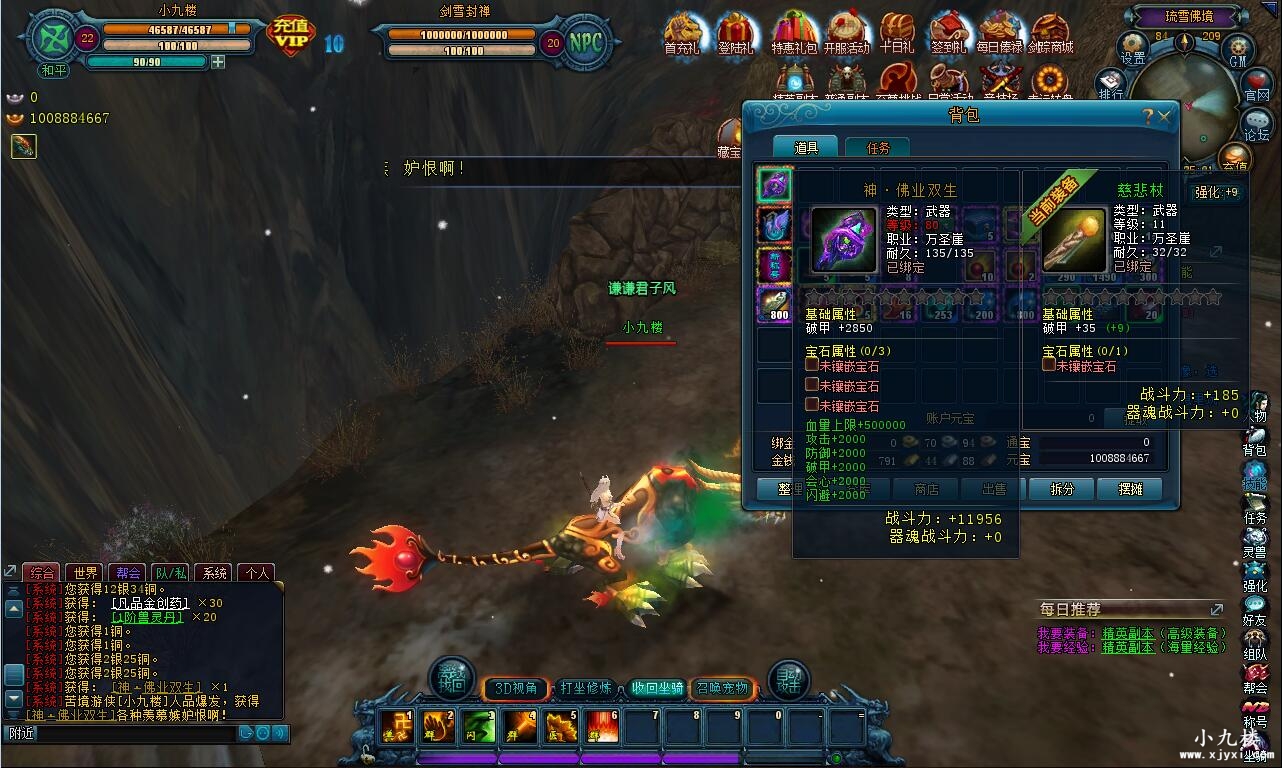
Task: Select the 道具 items tab
Action: coord(806,148)
